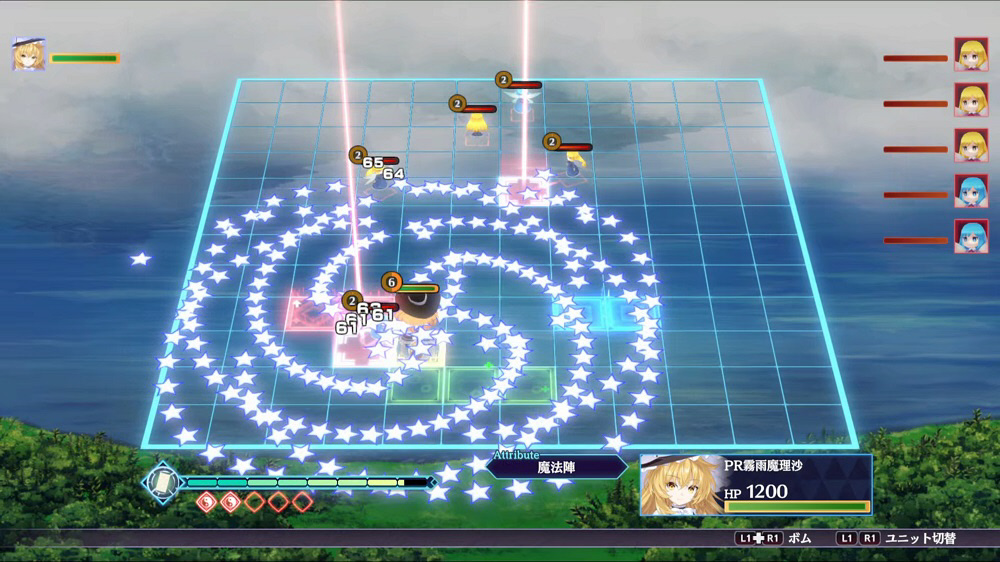Select the Marisa portrait in the top-left corner
This screenshot has height=562, width=1000.
[29, 54]
